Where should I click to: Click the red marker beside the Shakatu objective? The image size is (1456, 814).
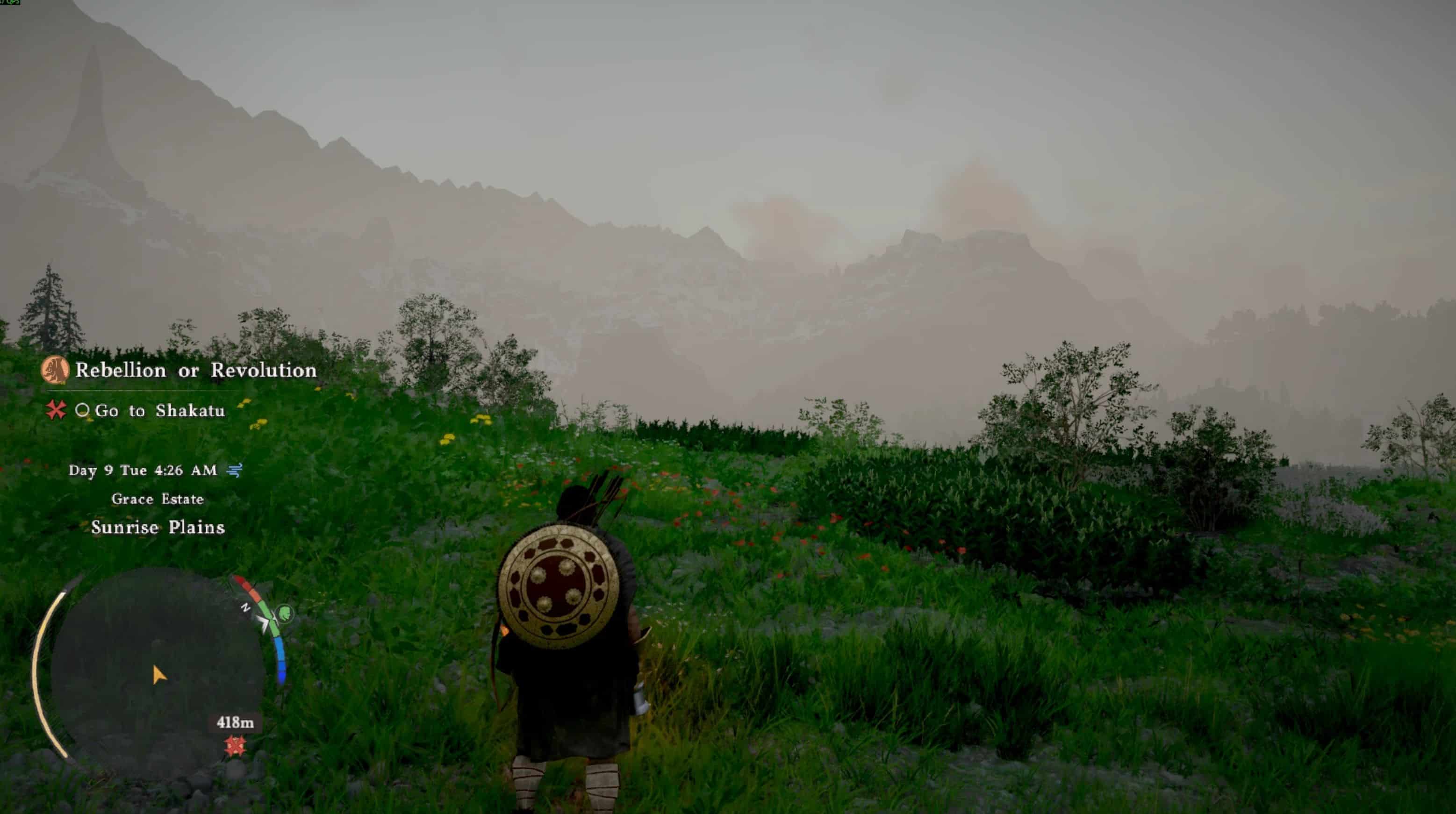56,410
